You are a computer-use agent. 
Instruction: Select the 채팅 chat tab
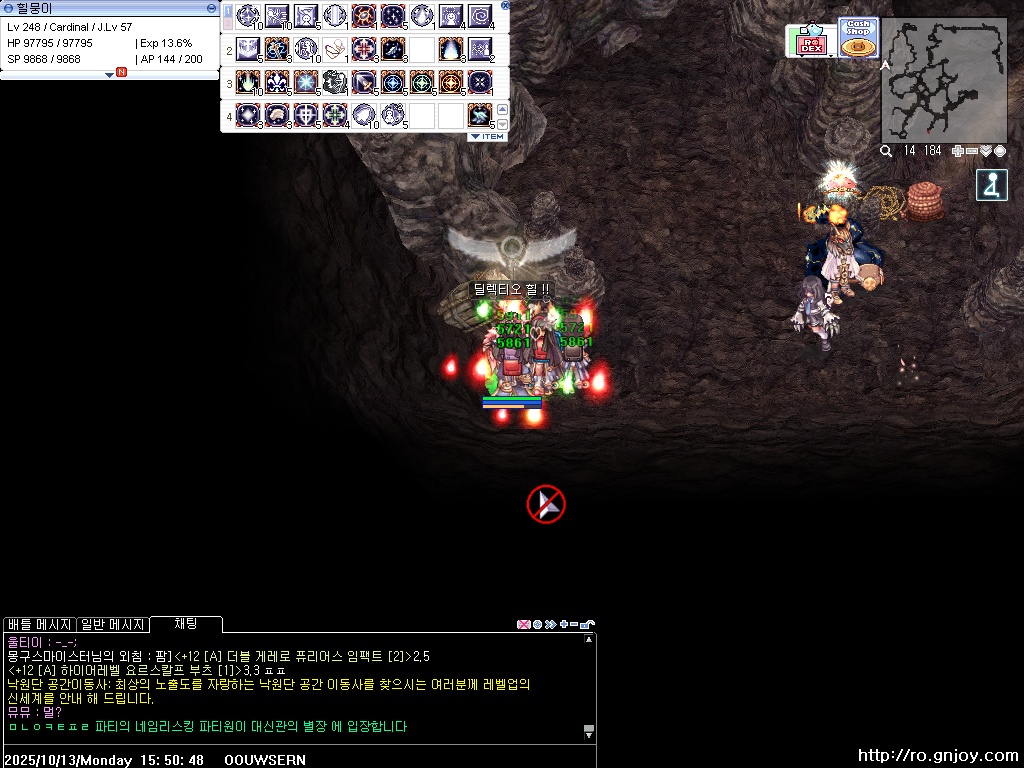[x=186, y=624]
